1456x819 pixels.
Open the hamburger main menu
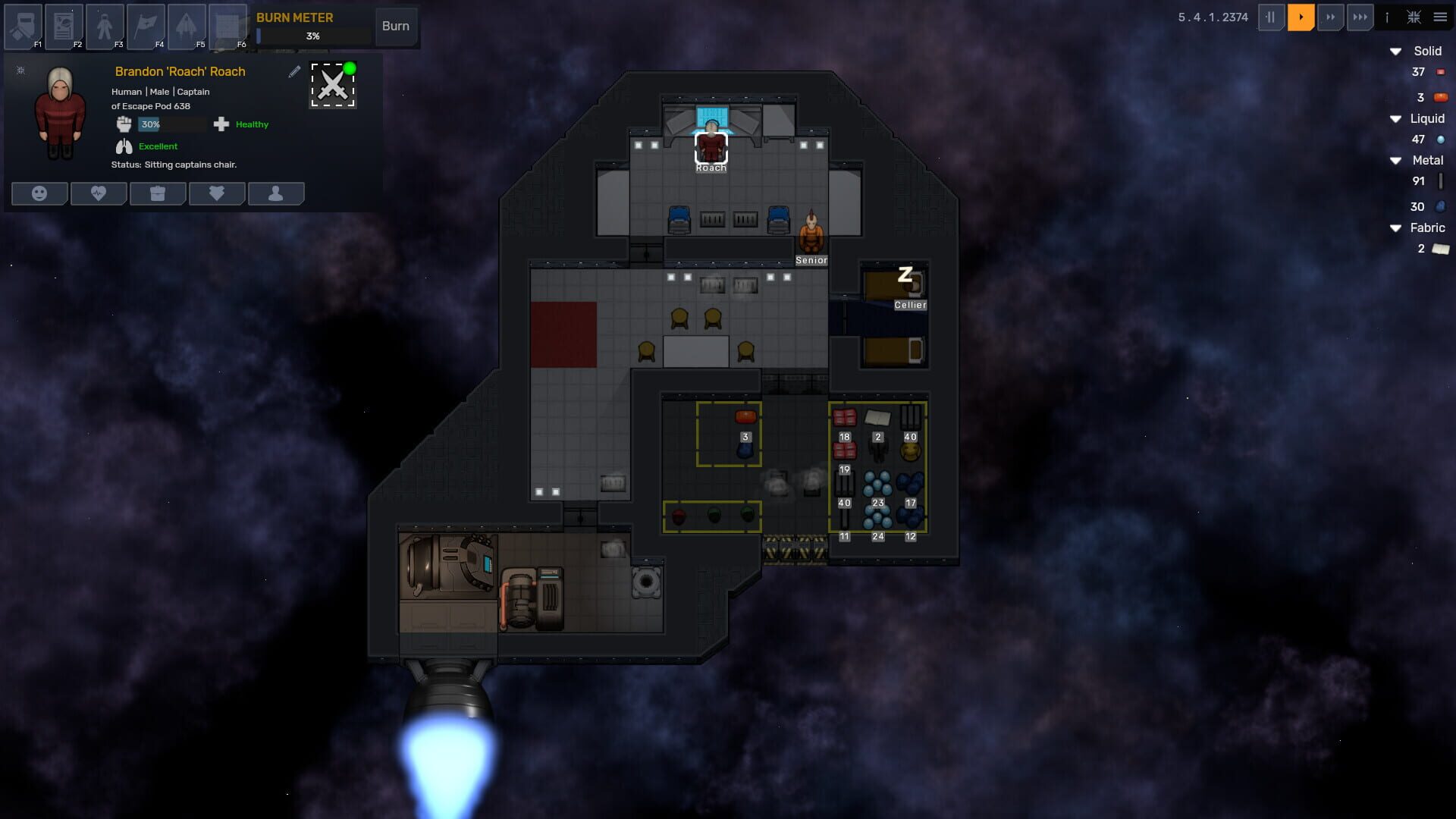pos(1440,17)
